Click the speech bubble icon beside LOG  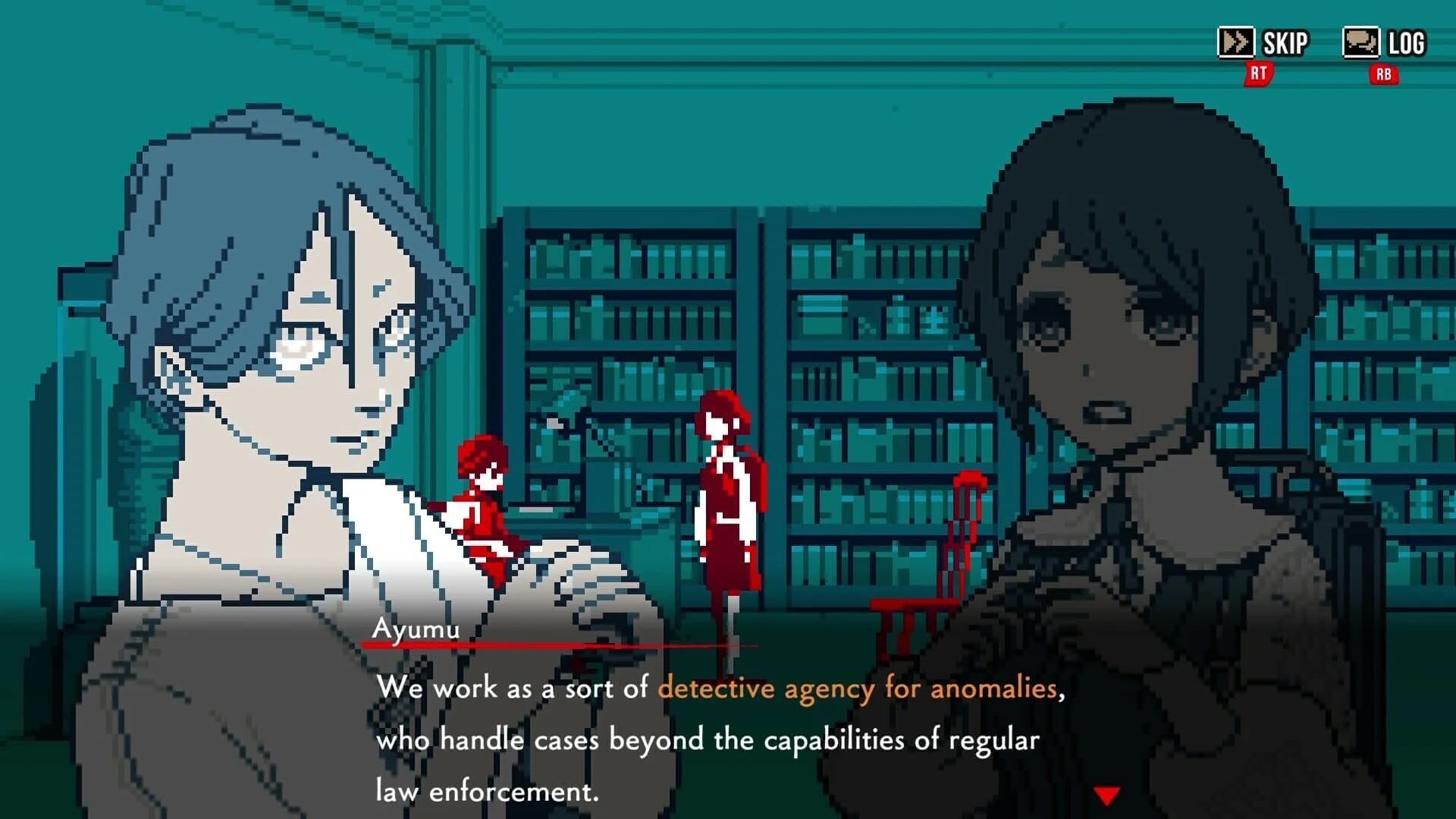click(1363, 42)
